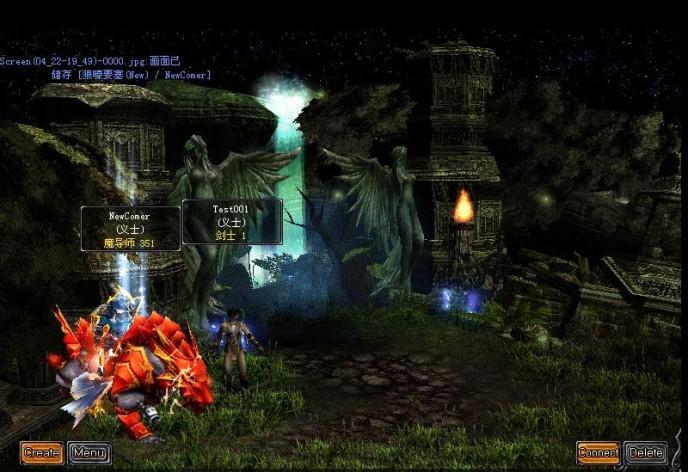The image size is (688, 472).
Task: Click the Create character button
Action: click(42, 453)
